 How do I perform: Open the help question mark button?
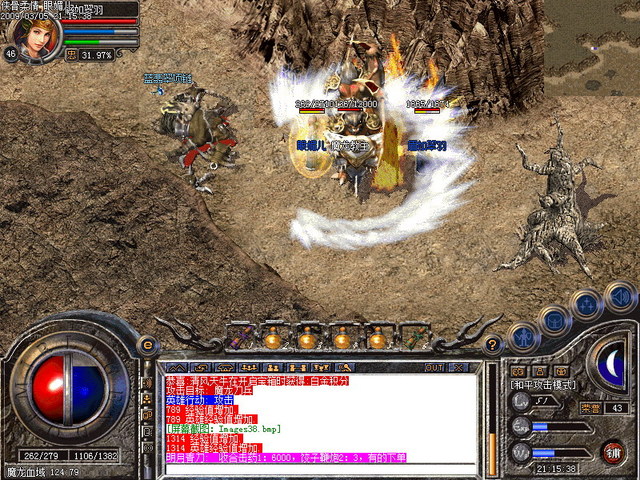[492, 345]
